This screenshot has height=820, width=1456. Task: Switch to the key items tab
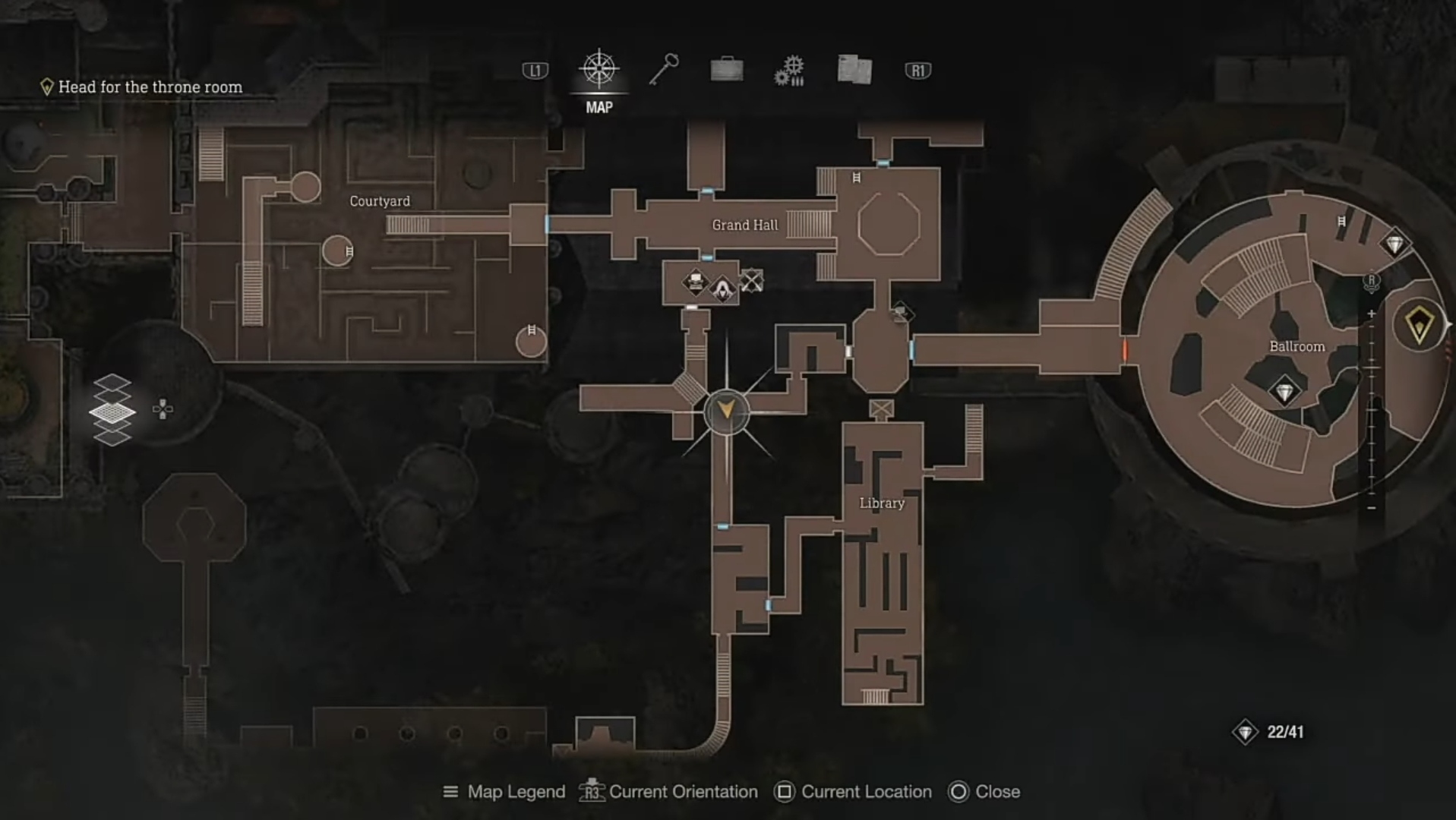pyautogui.click(x=663, y=70)
